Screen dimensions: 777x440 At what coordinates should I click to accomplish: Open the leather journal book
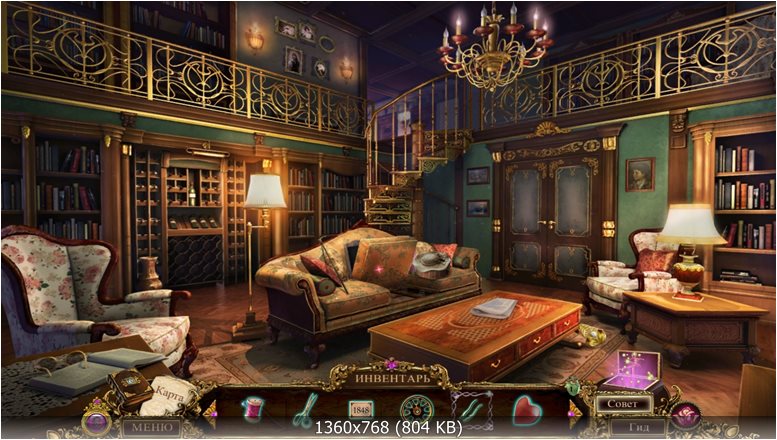[128, 388]
